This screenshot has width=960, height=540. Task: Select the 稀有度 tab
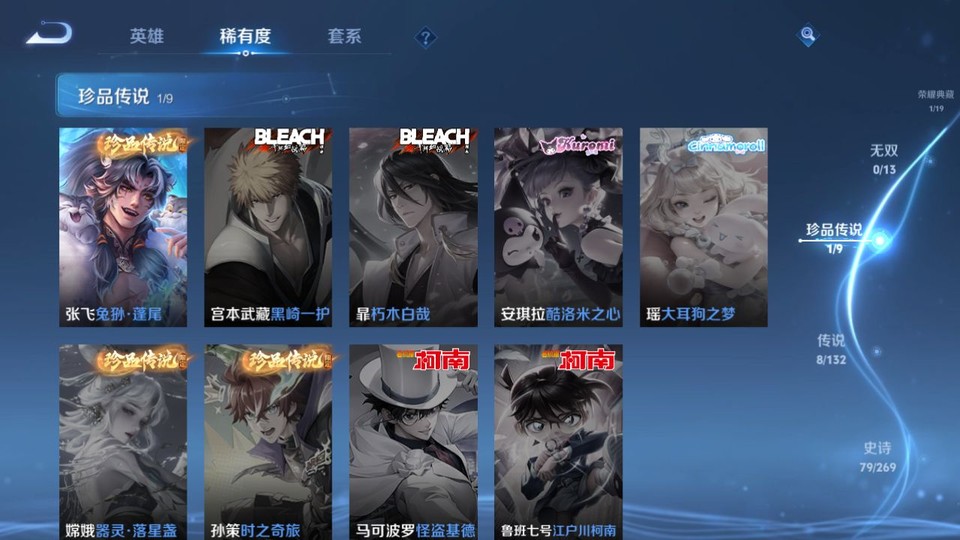coord(245,37)
